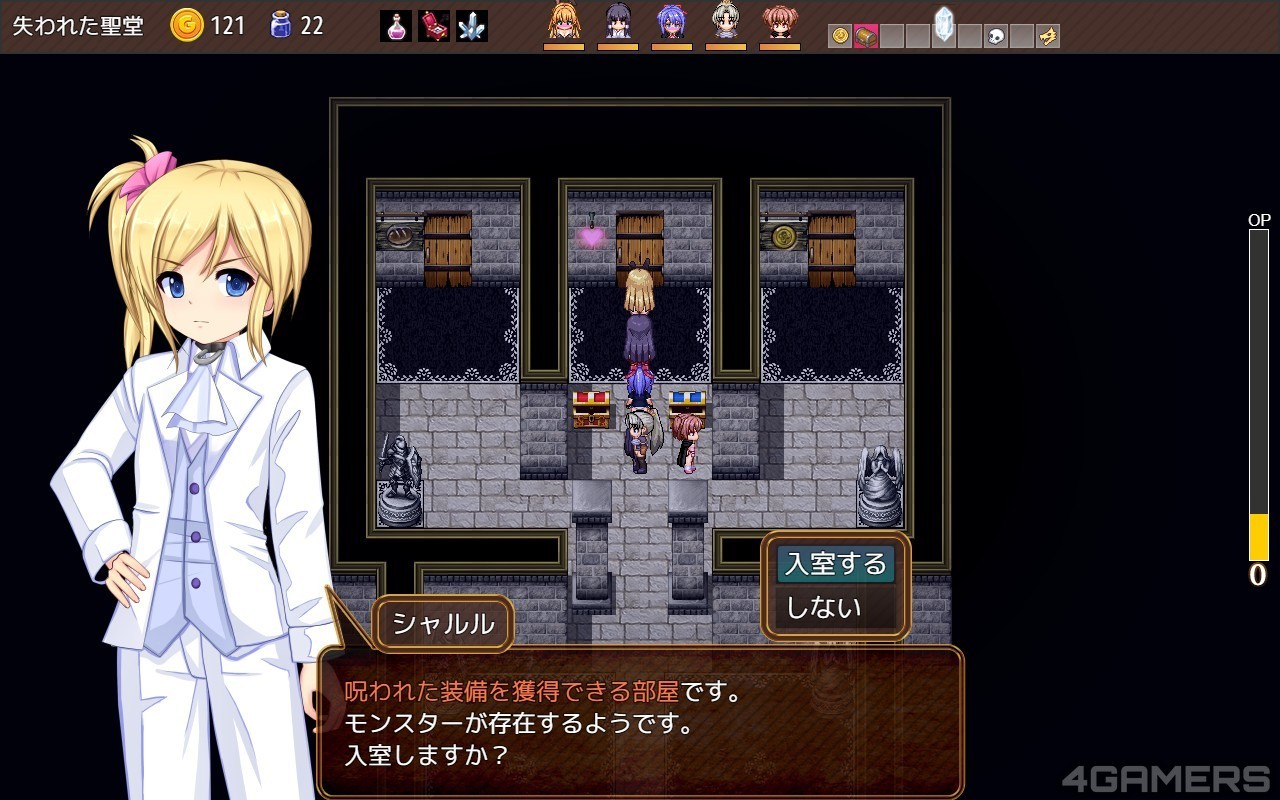
Task: Click the skull floor-progress tile
Action: coord(996,37)
